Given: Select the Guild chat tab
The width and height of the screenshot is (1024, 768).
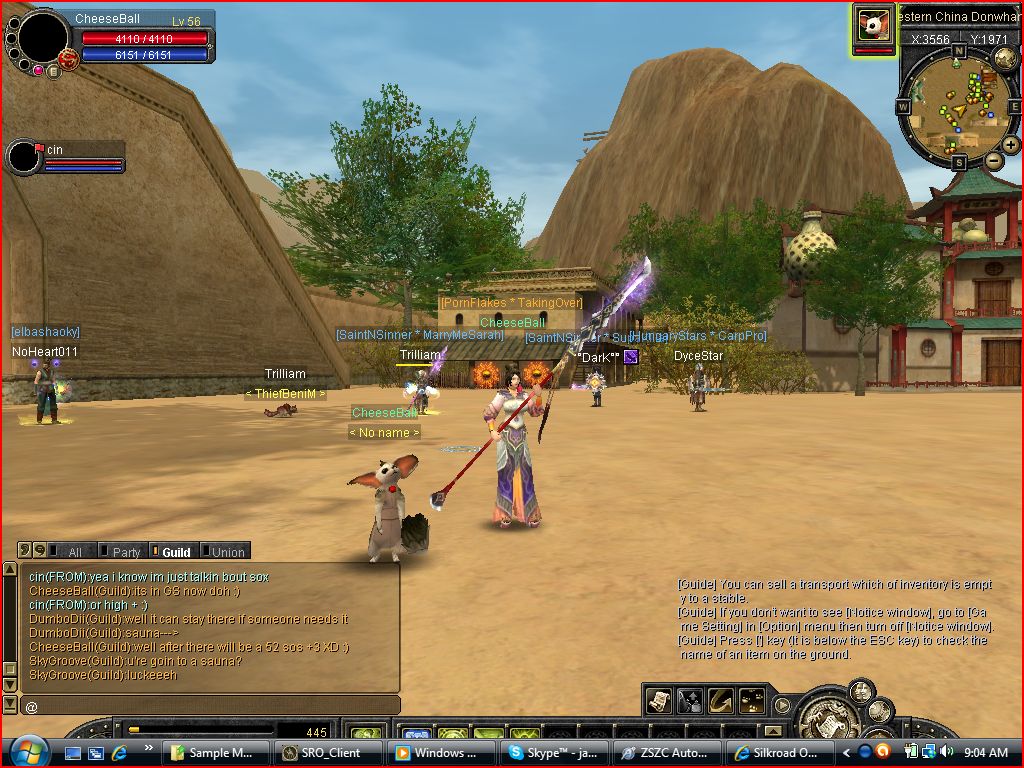Looking at the screenshot, I should 171,551.
